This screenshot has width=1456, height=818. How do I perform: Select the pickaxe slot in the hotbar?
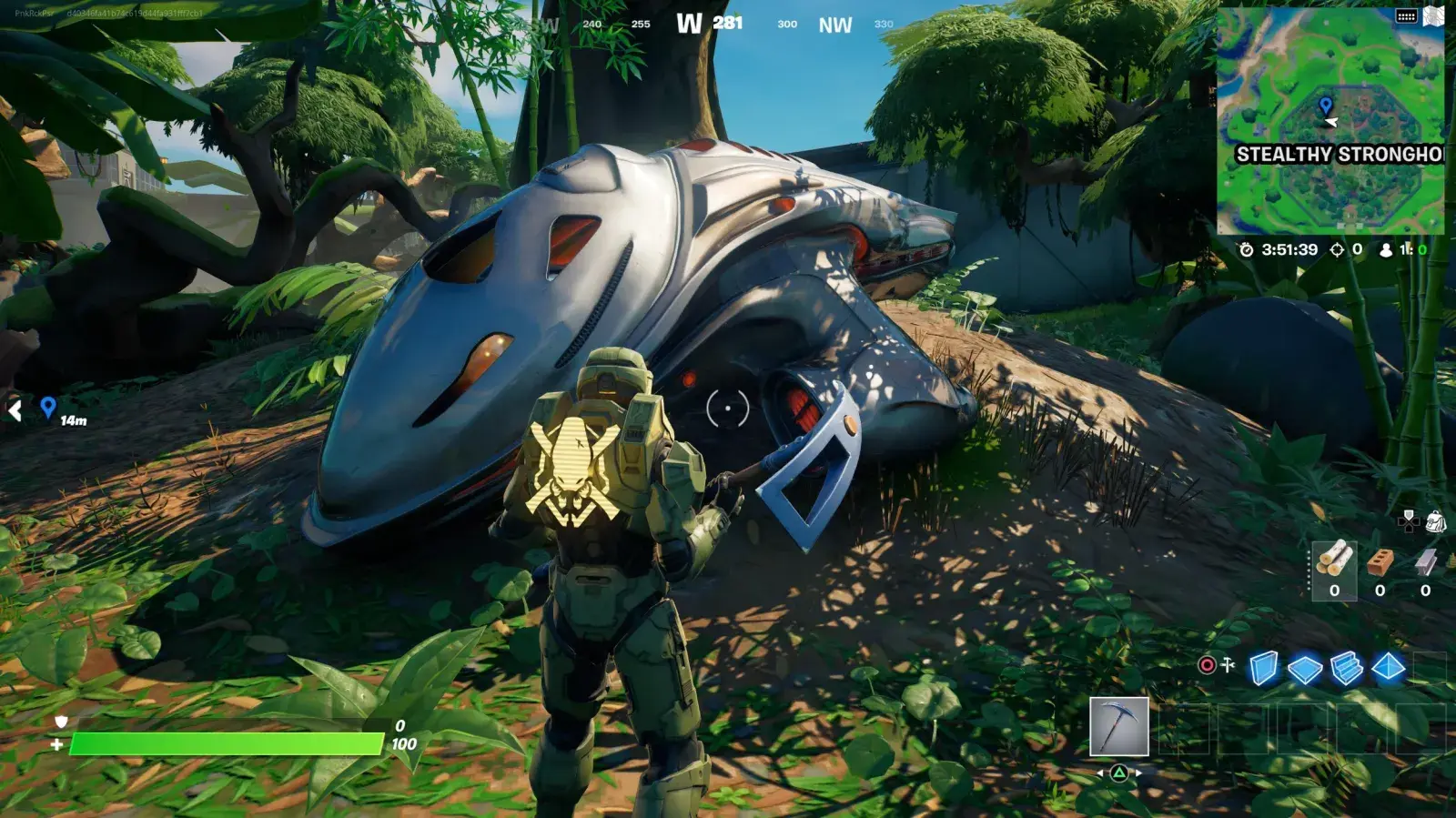(x=1119, y=726)
